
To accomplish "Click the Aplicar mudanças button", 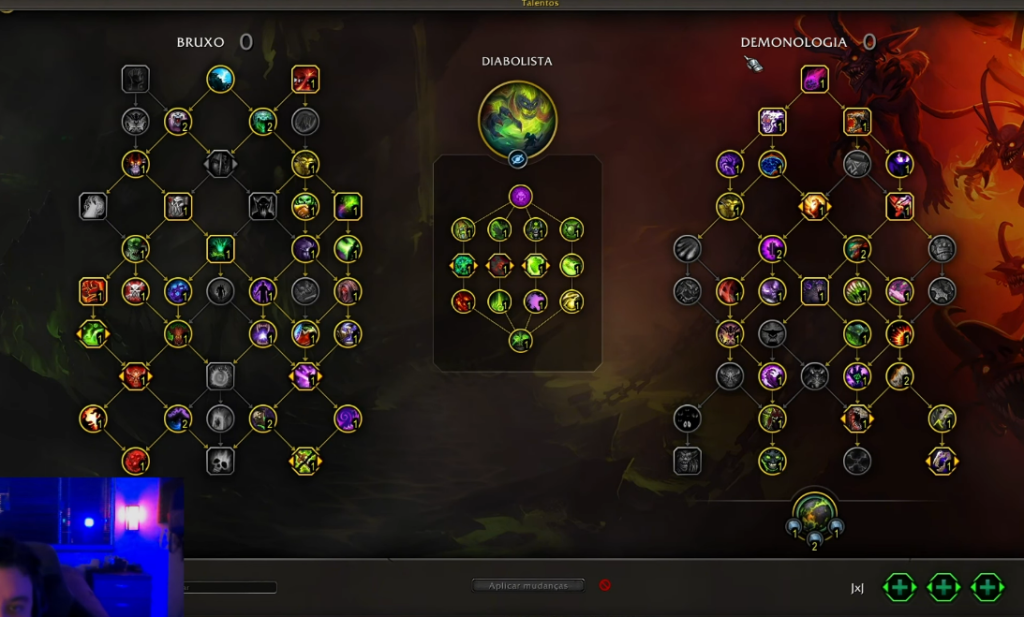I will click(528, 585).
